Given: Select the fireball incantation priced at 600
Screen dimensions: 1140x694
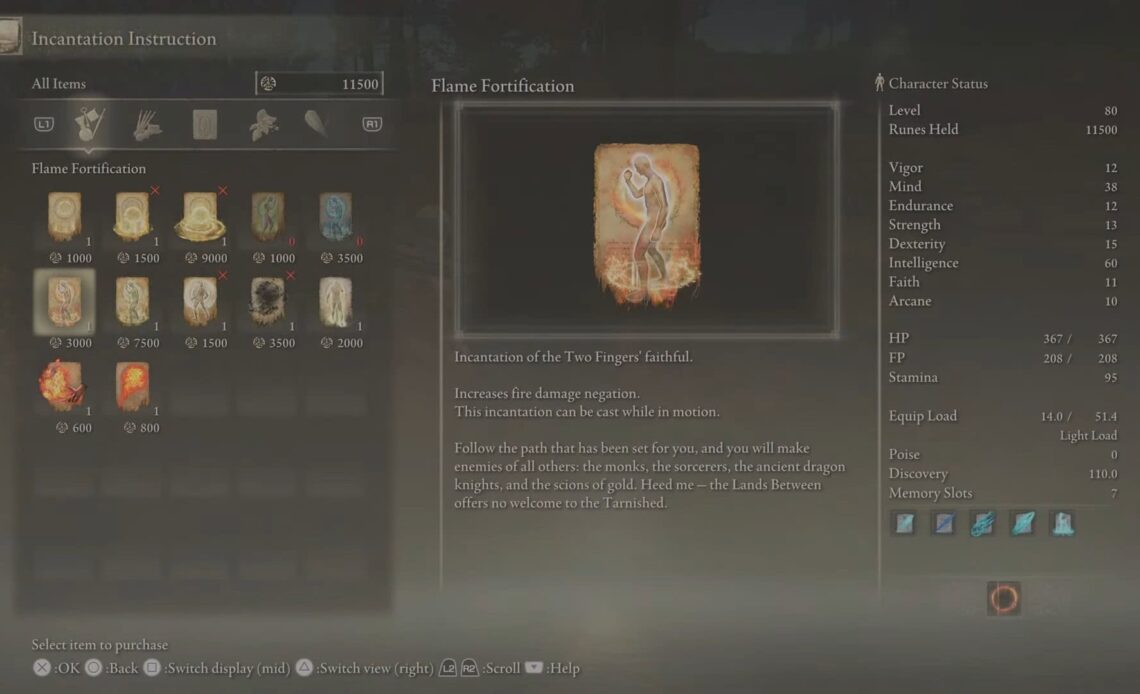Looking at the screenshot, I should (x=65, y=386).
